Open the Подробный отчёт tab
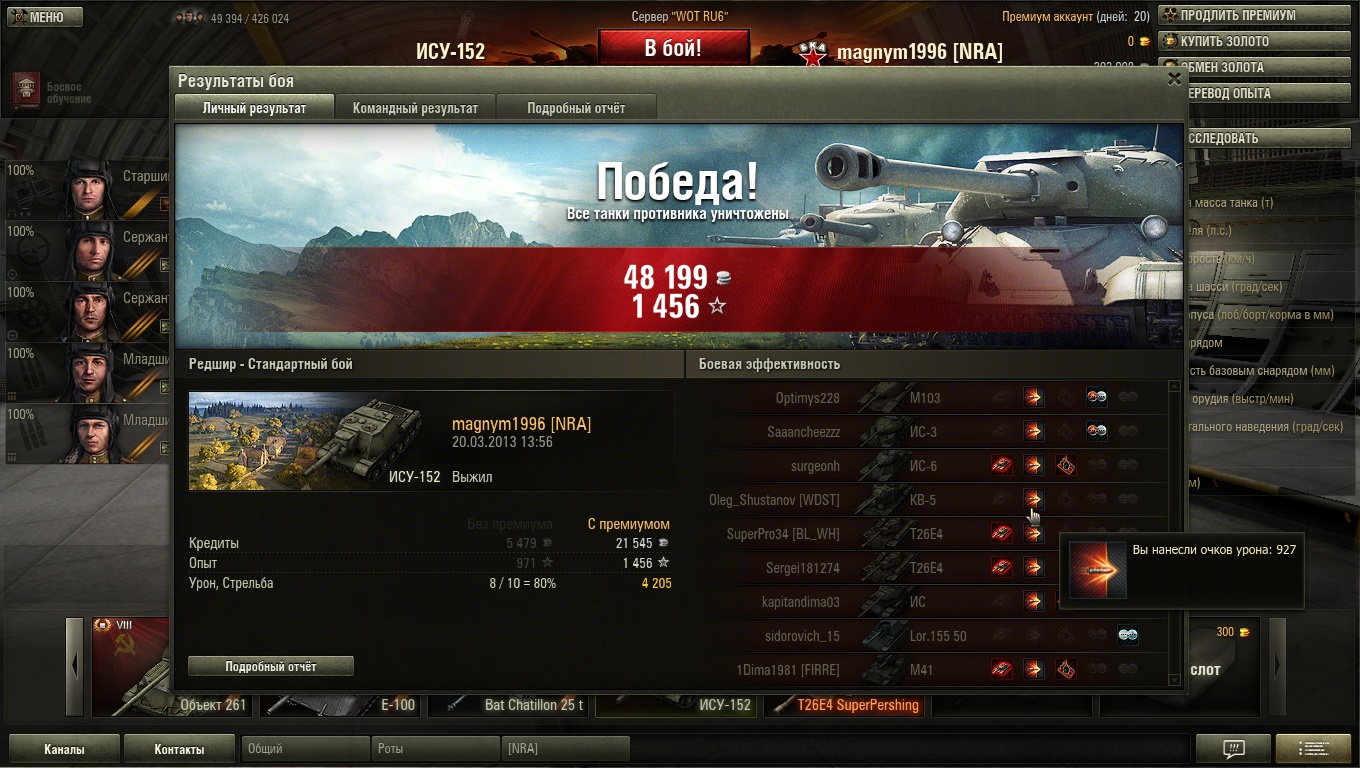Image resolution: width=1360 pixels, height=768 pixels. coord(576,108)
